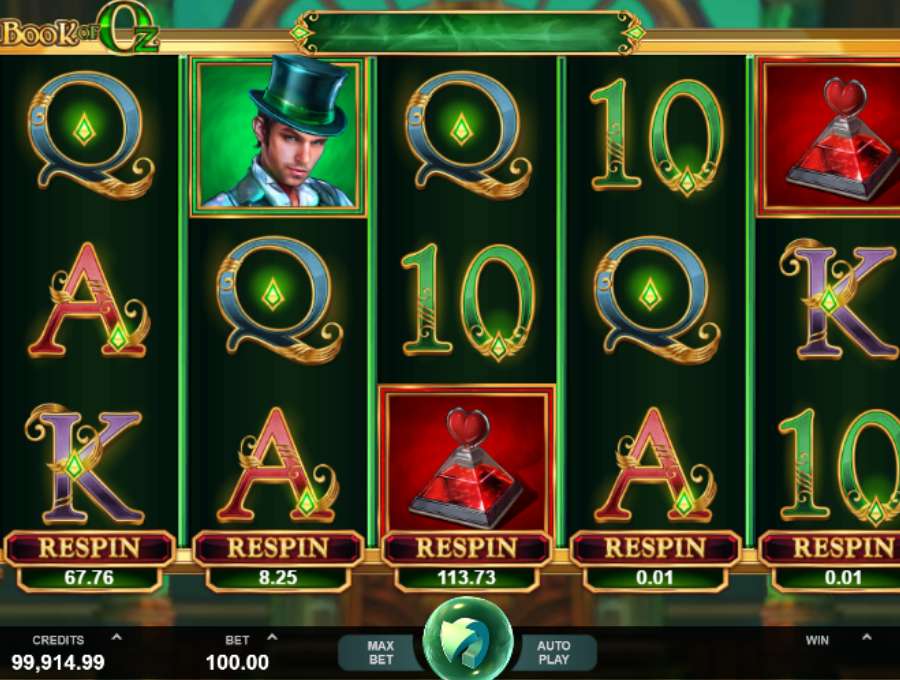Screen dimensions: 900x680
Task: Spin the reels with the green orb button
Action: [467, 640]
